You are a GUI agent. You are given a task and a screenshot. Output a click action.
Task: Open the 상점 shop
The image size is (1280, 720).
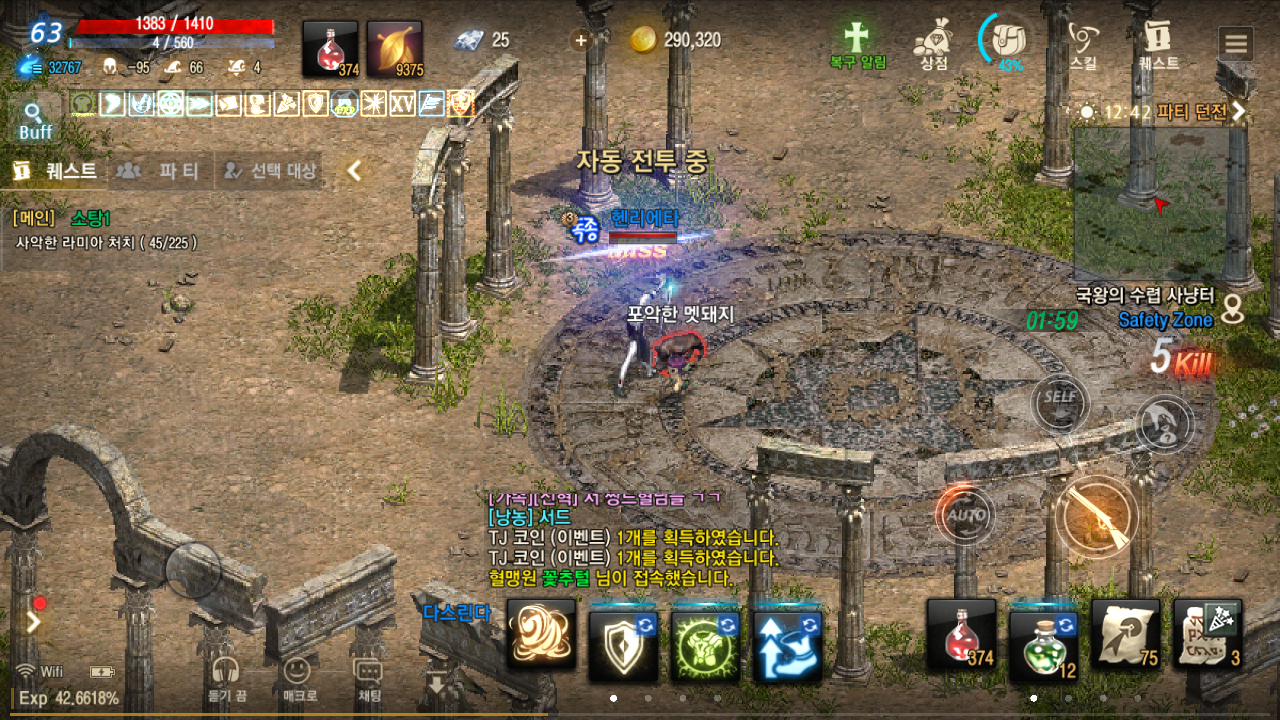[933, 44]
